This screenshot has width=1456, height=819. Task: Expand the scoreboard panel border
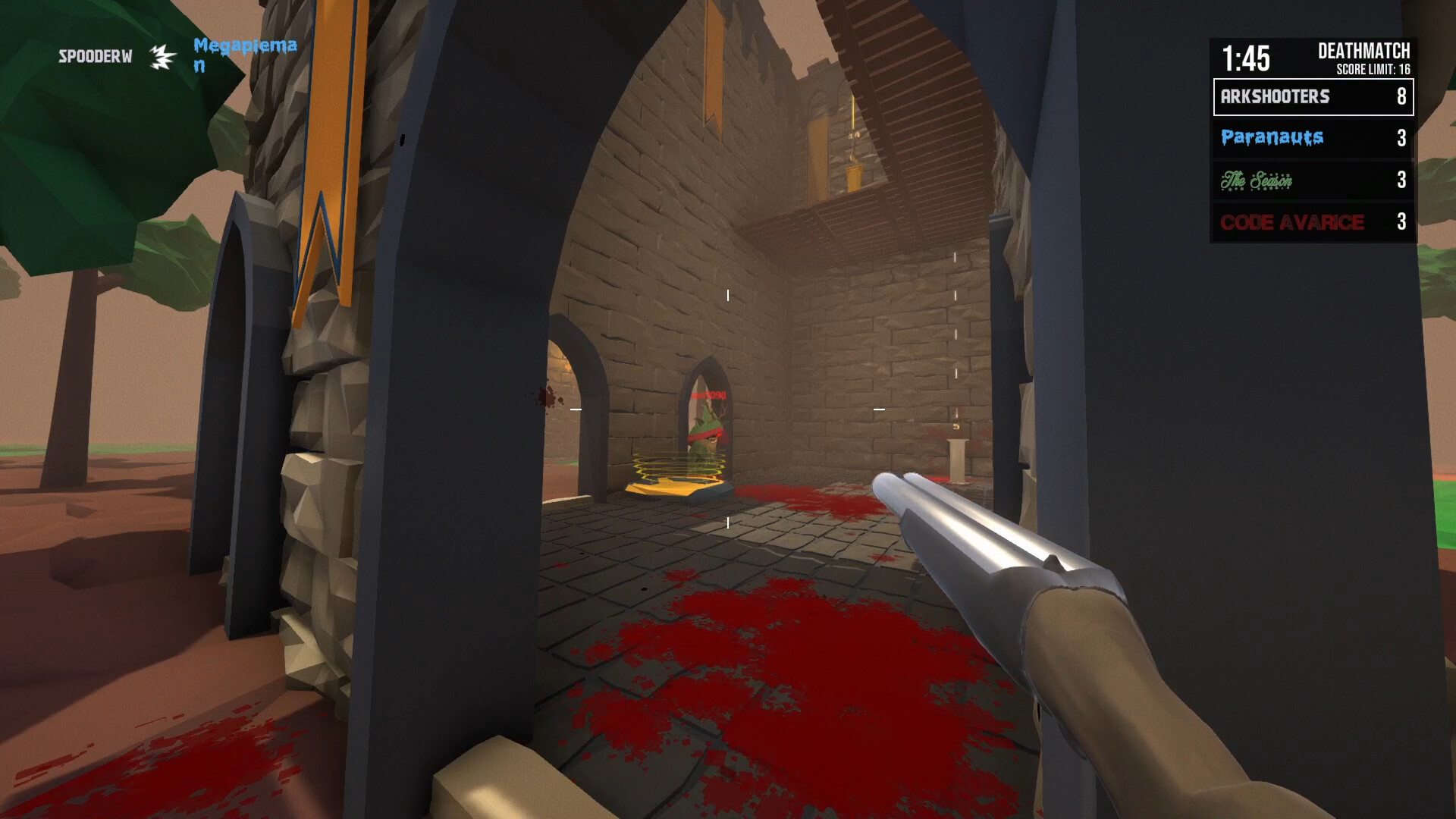point(1313,97)
